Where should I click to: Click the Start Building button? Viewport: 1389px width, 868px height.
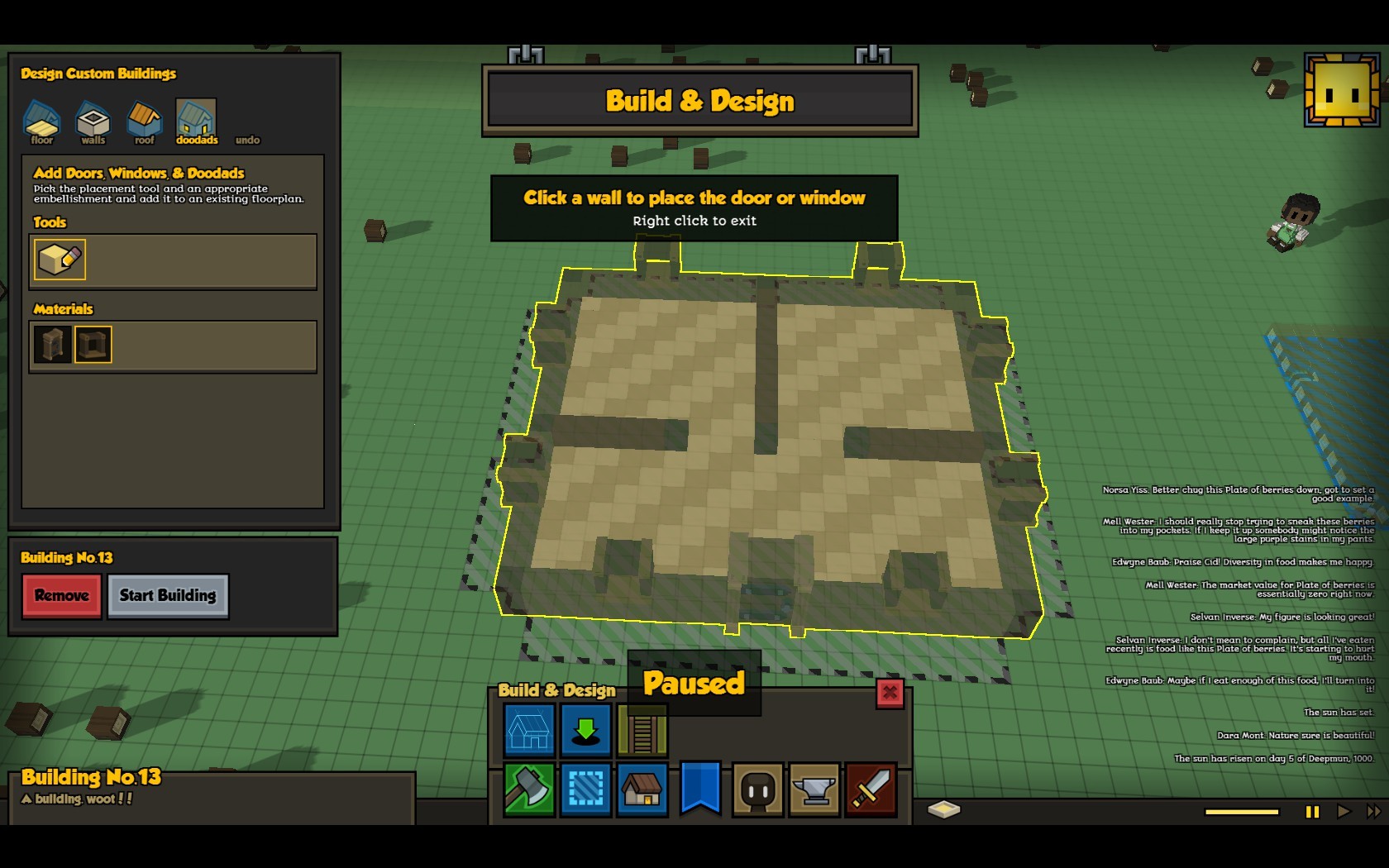[x=168, y=596]
